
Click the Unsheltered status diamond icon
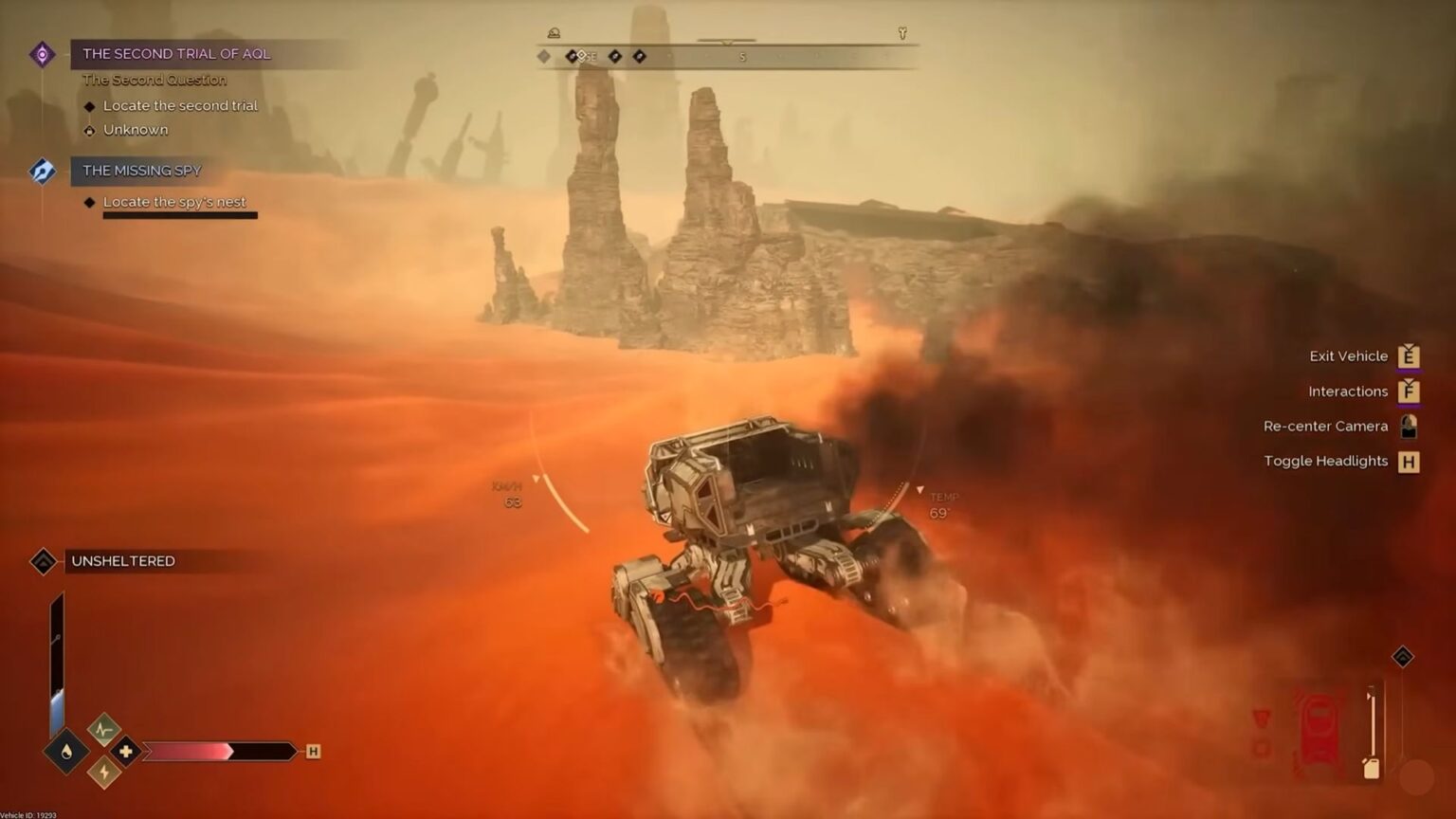43,560
